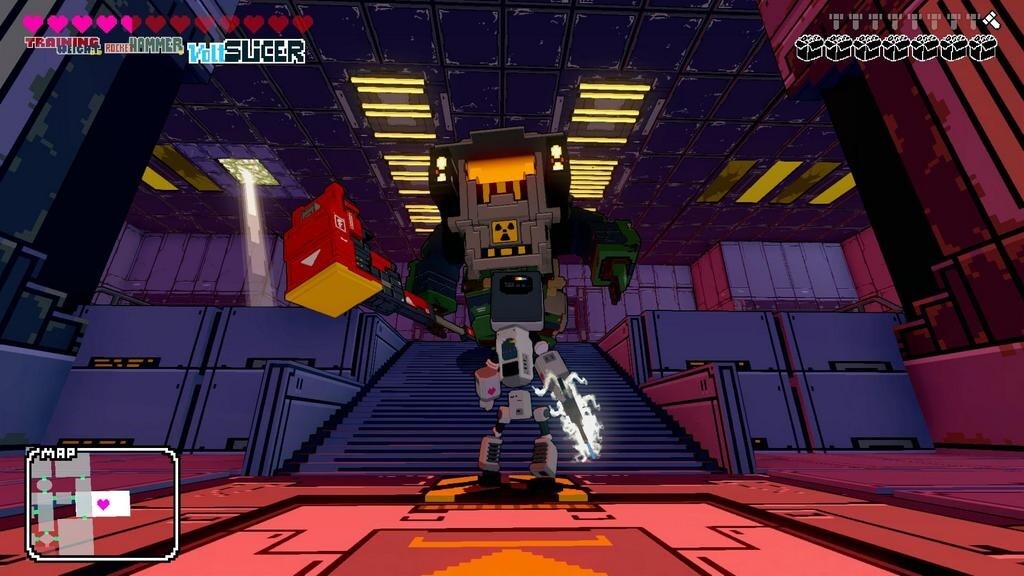Viewport: 1024px width, 576px height.
Task: Select the Rocket Hammer weapon label
Action: (144, 46)
